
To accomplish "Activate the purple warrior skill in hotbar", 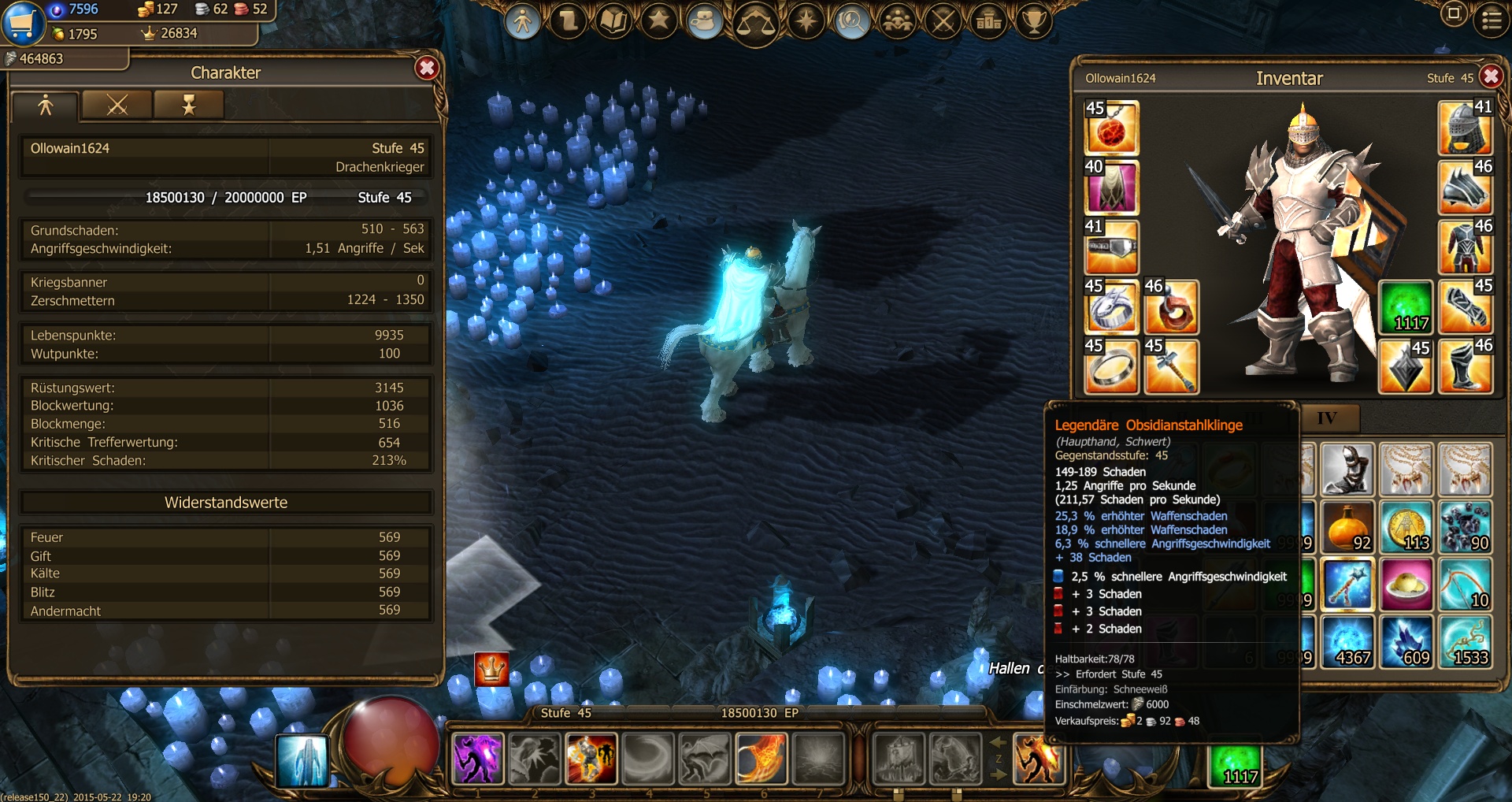I will click(477, 759).
